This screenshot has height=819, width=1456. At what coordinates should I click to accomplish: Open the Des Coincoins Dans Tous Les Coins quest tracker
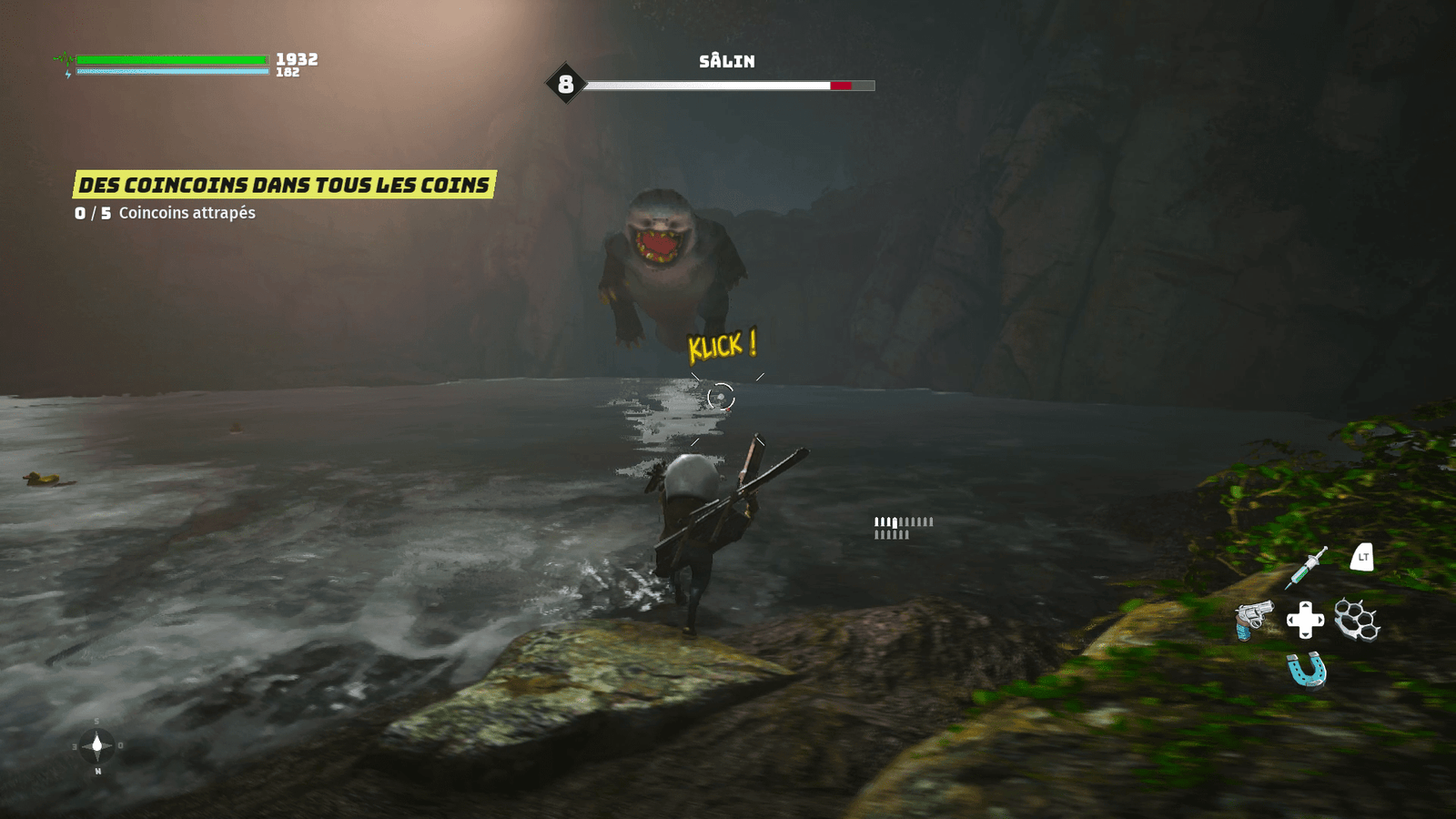pos(284,185)
